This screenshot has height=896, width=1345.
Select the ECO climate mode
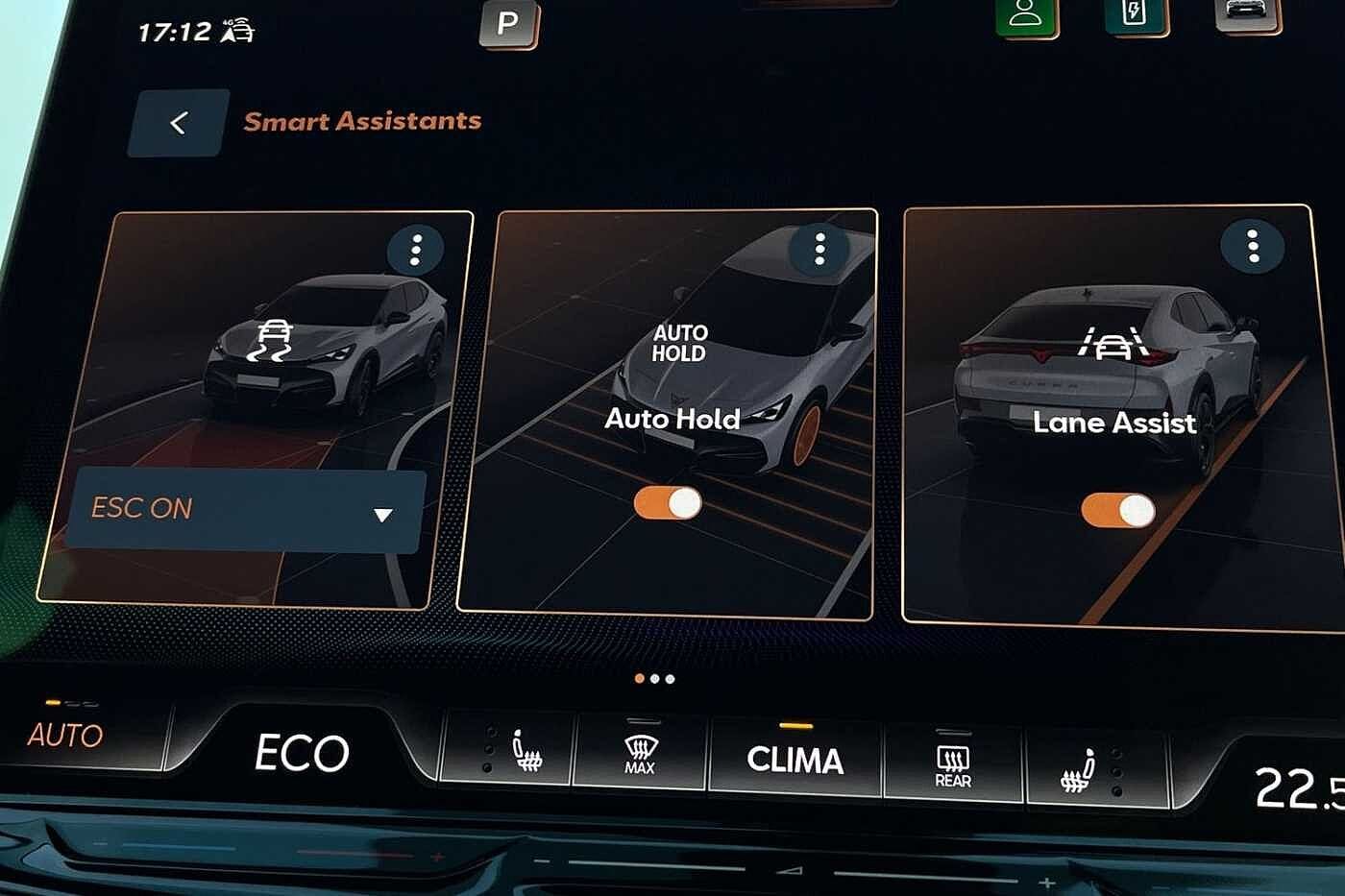click(x=302, y=753)
